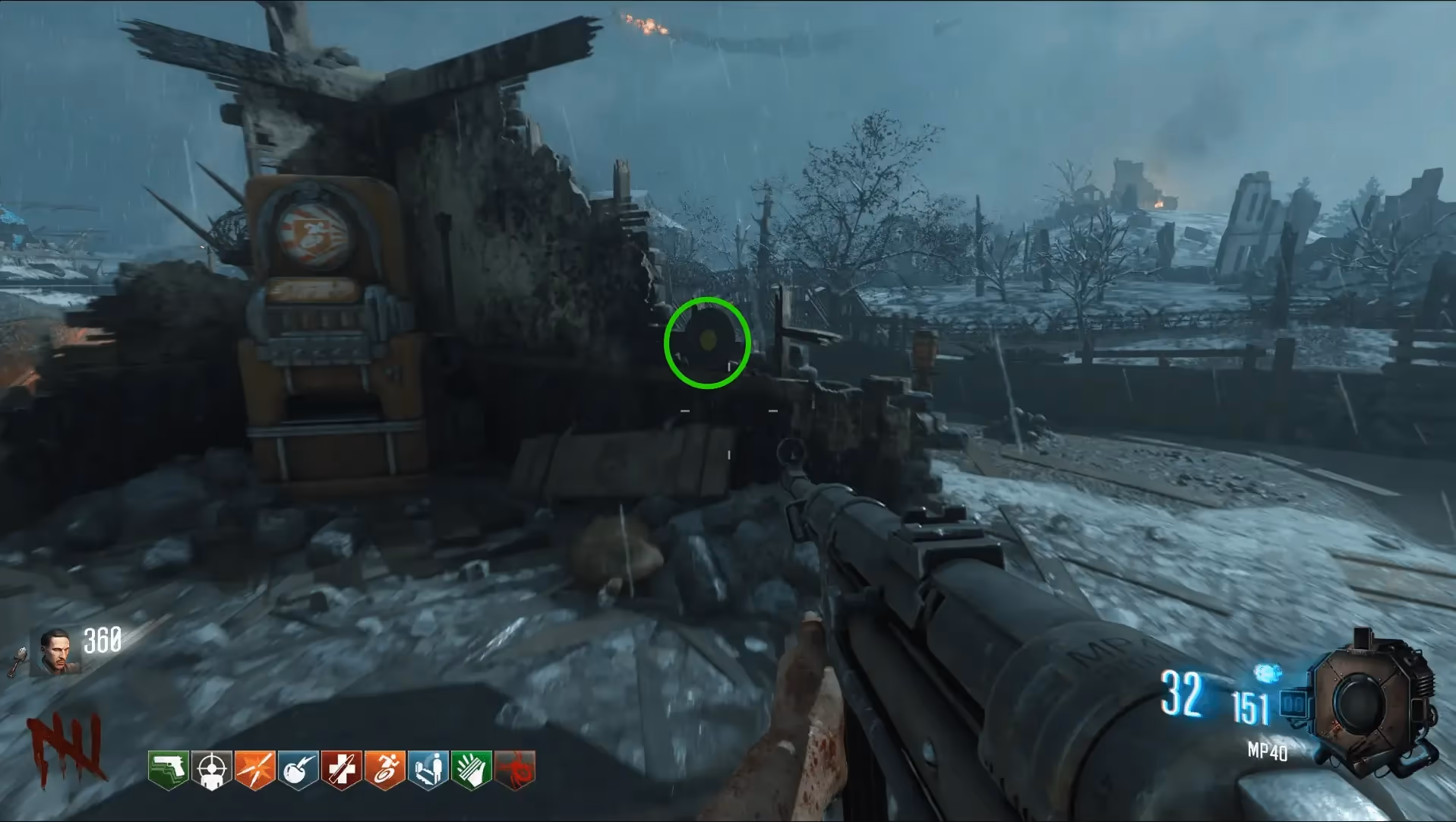Click the Juggernog red cross perk icon
This screenshot has width=1456, height=822.
(x=341, y=770)
